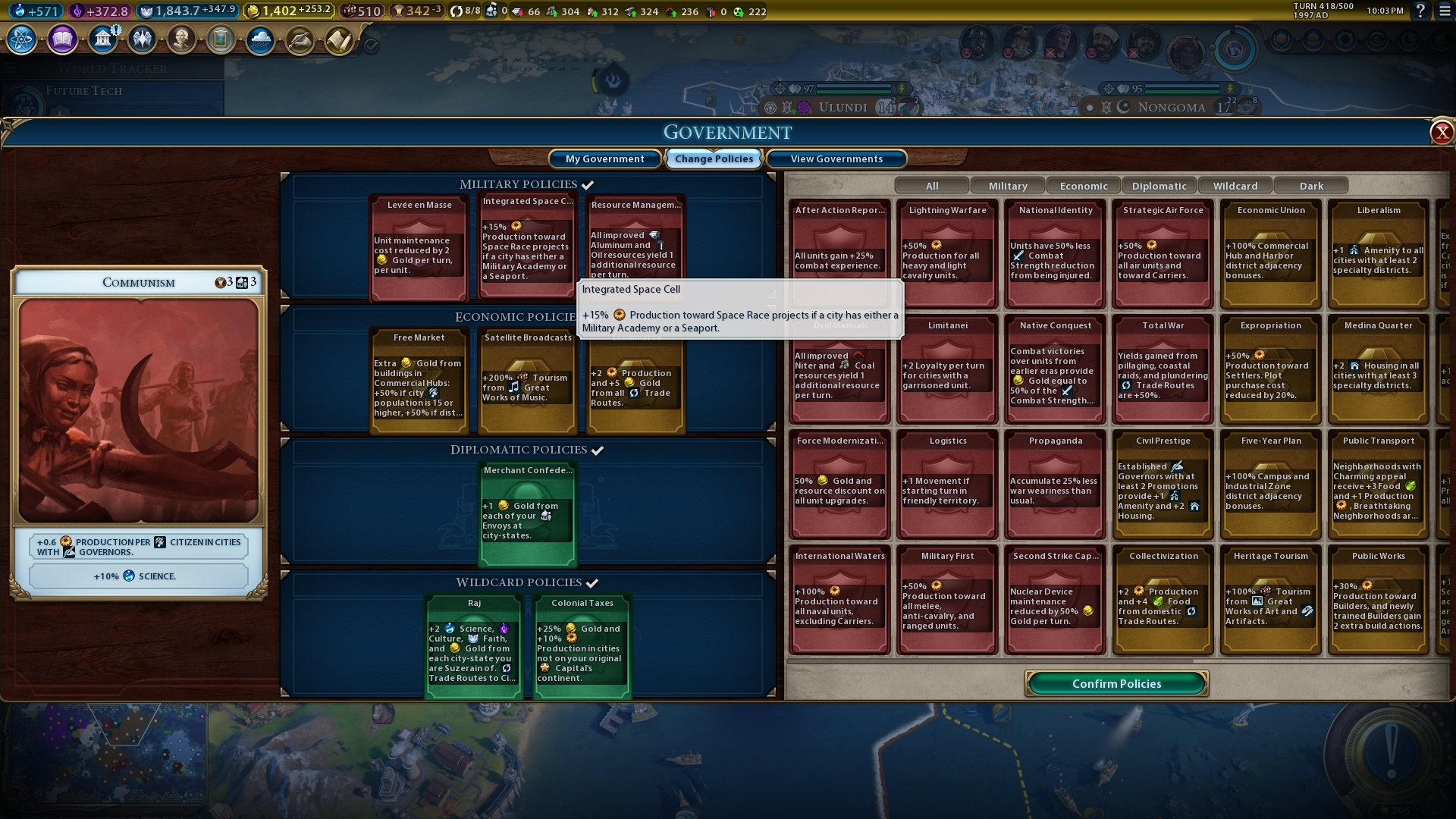Show the Dark policies filter
Image resolution: width=1456 pixels, height=819 pixels.
(x=1311, y=186)
